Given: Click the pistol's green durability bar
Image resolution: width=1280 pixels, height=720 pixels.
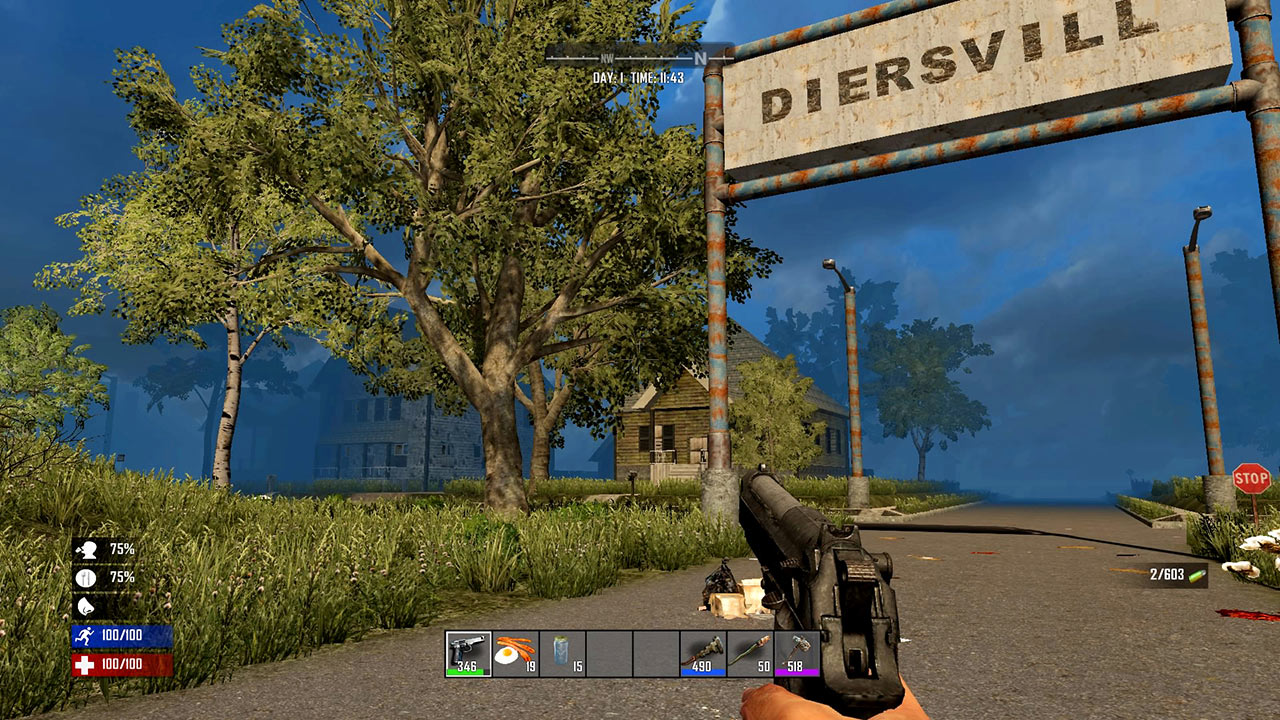Looking at the screenshot, I should coord(466,670).
